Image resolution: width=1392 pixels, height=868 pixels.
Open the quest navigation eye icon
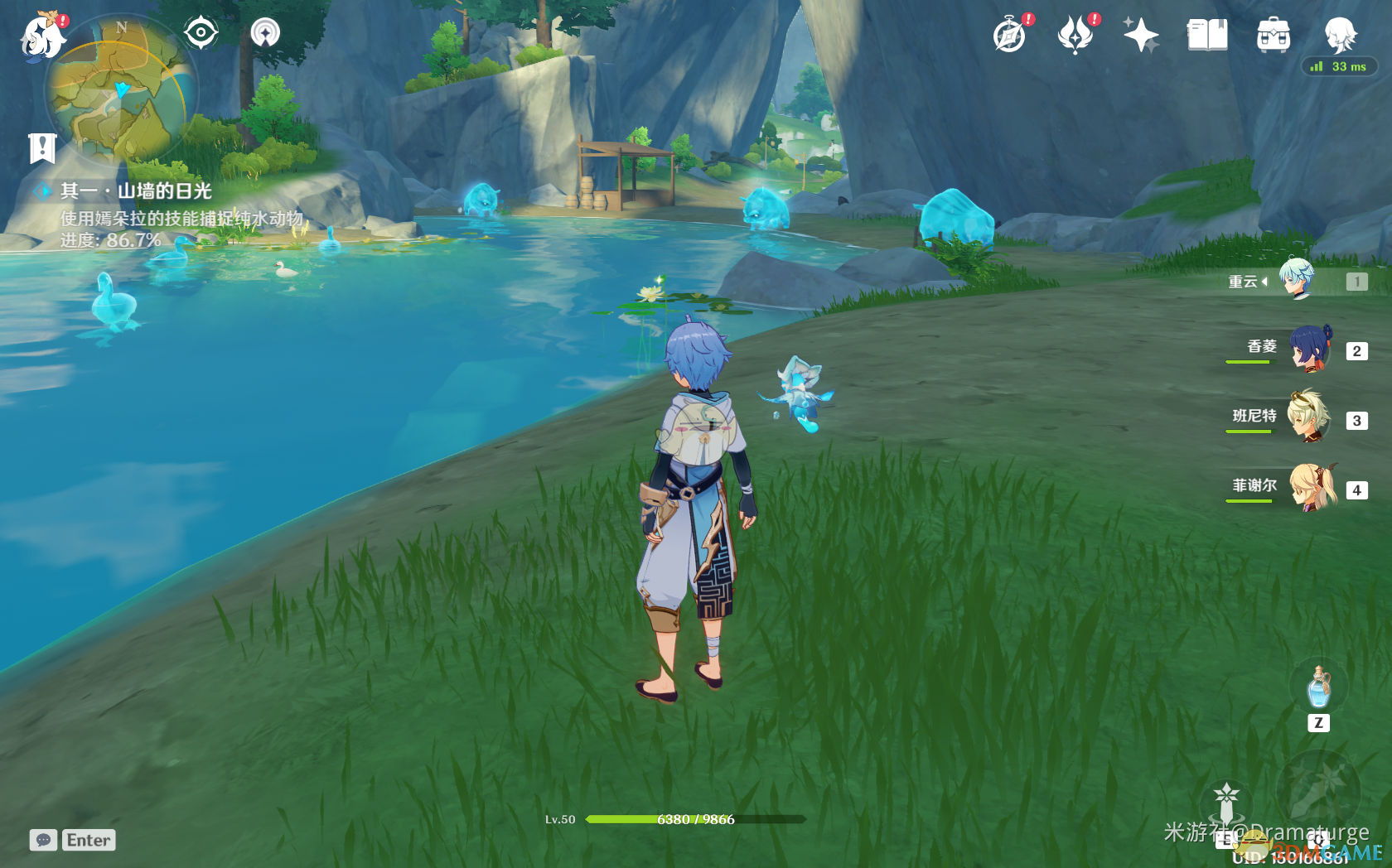pyautogui.click(x=201, y=33)
